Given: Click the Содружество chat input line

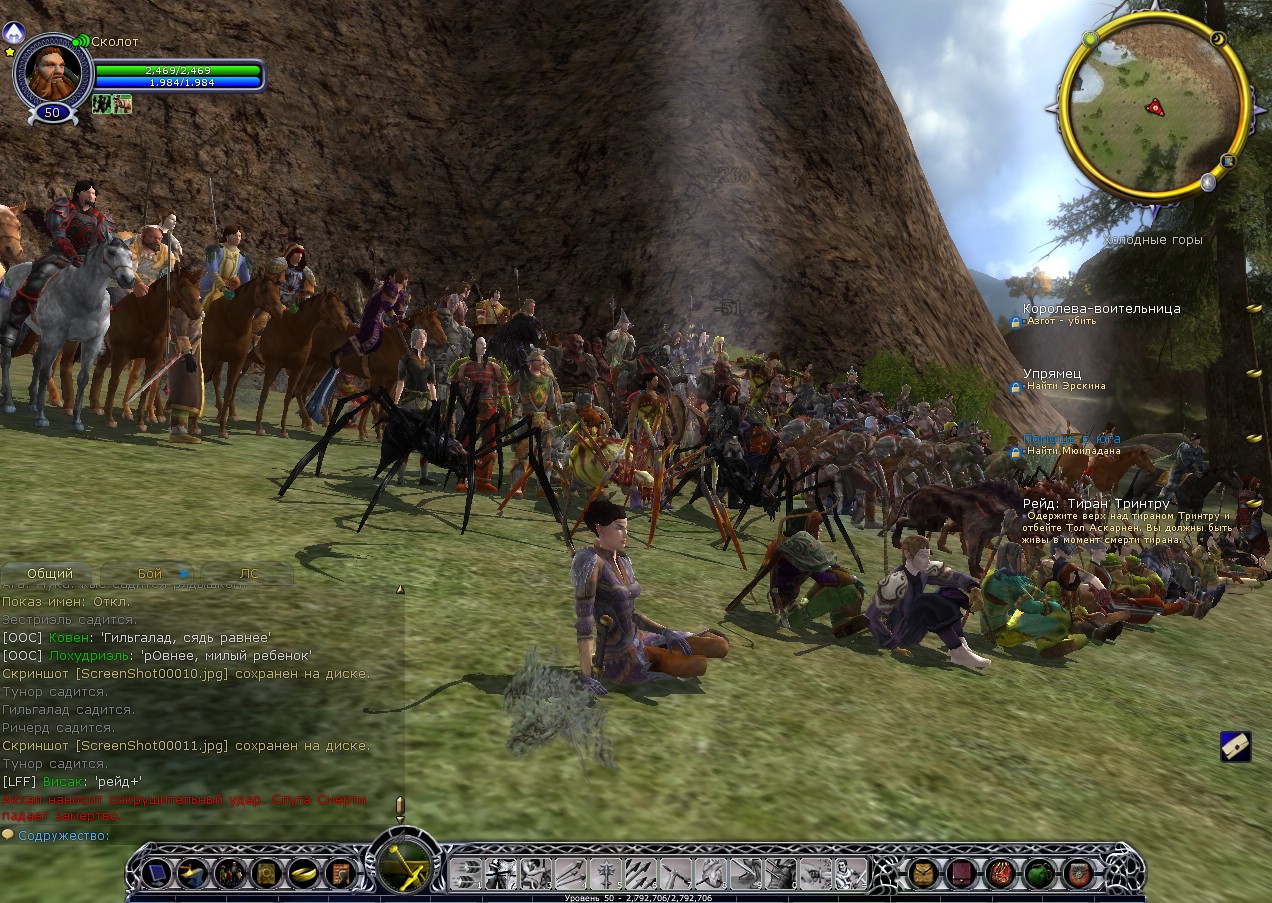Looking at the screenshot, I should tap(200, 836).
